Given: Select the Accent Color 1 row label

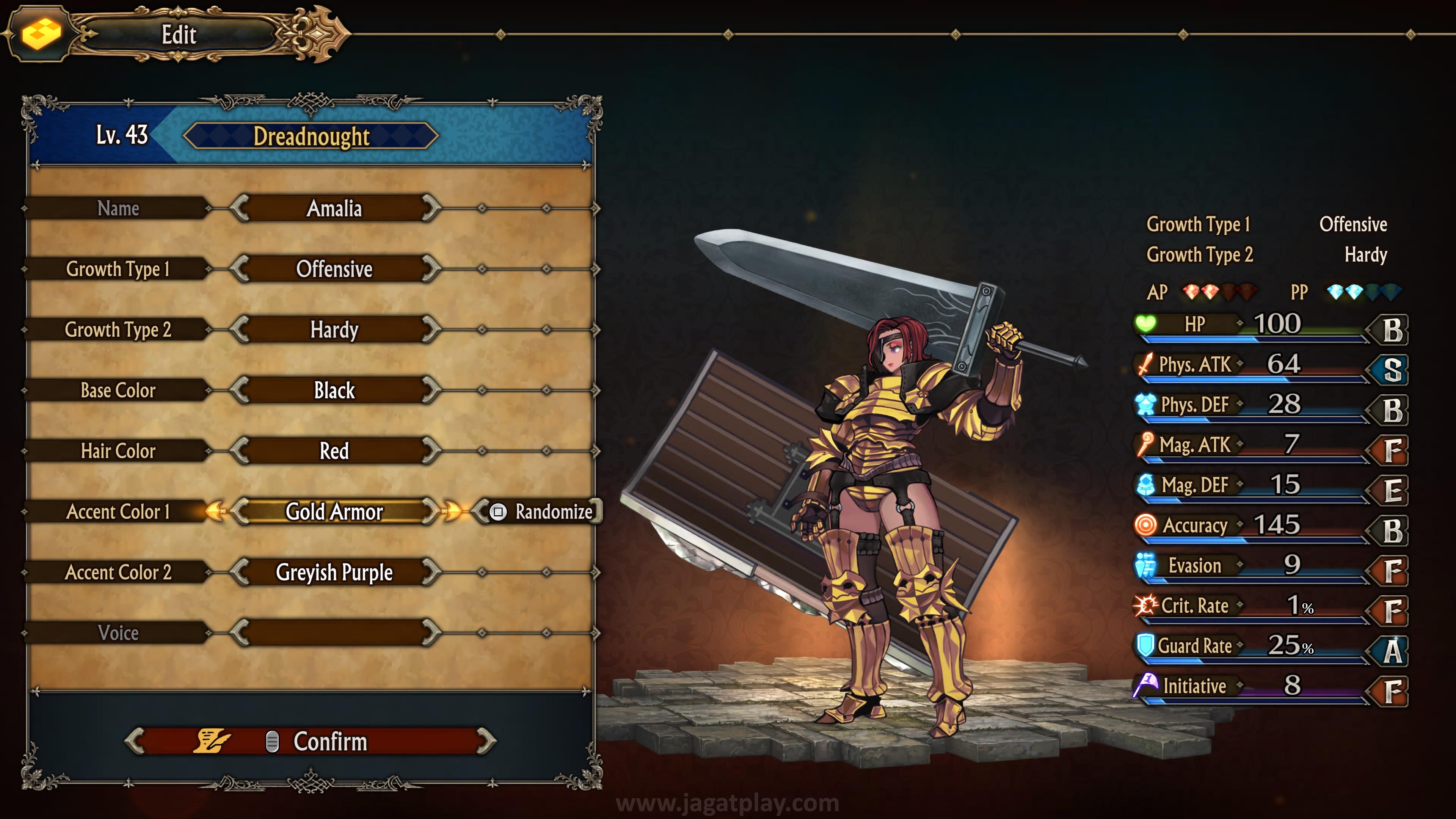Looking at the screenshot, I should (118, 511).
